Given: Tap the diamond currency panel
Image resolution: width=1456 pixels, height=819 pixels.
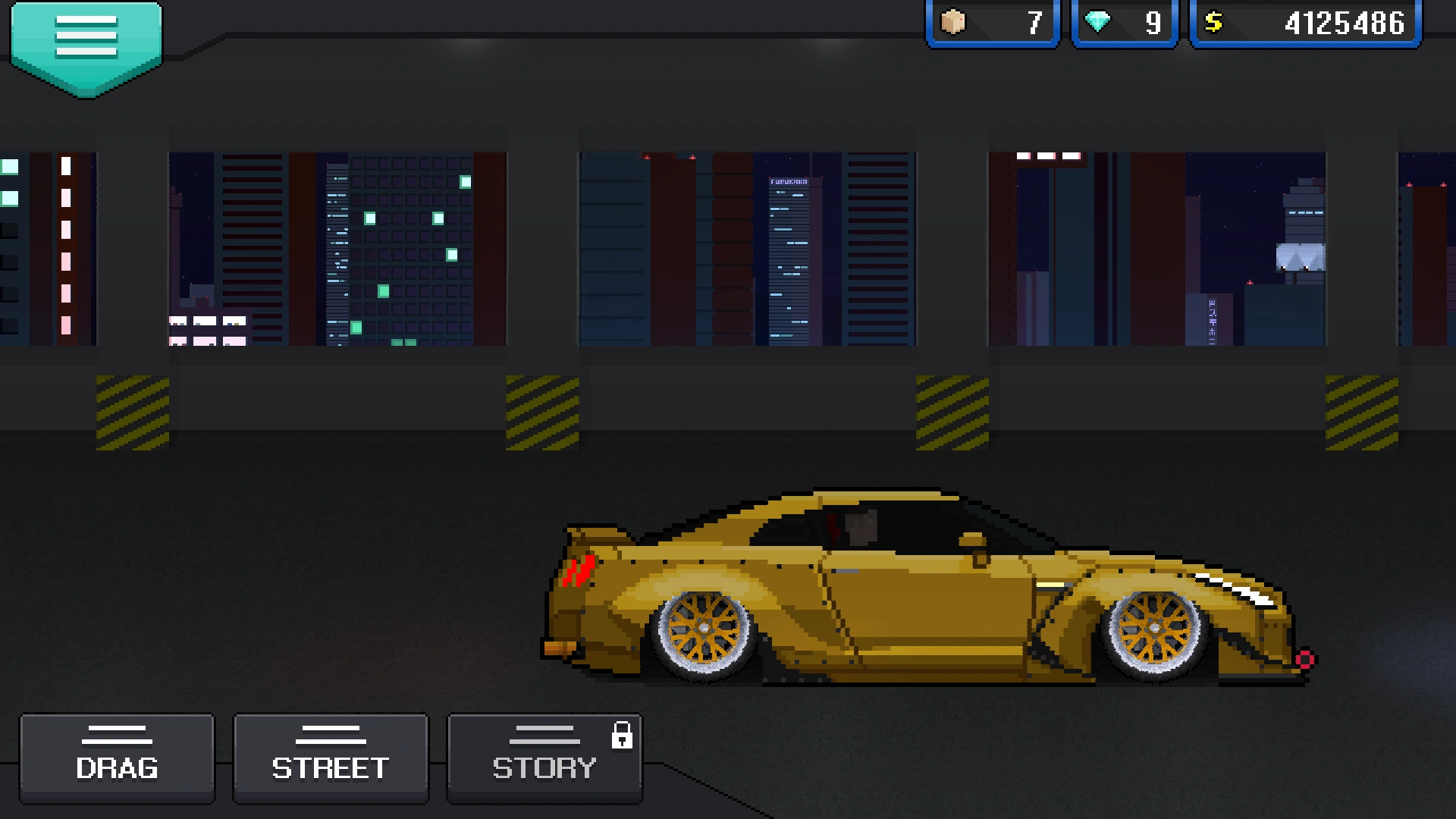Looking at the screenshot, I should [x=1124, y=24].
